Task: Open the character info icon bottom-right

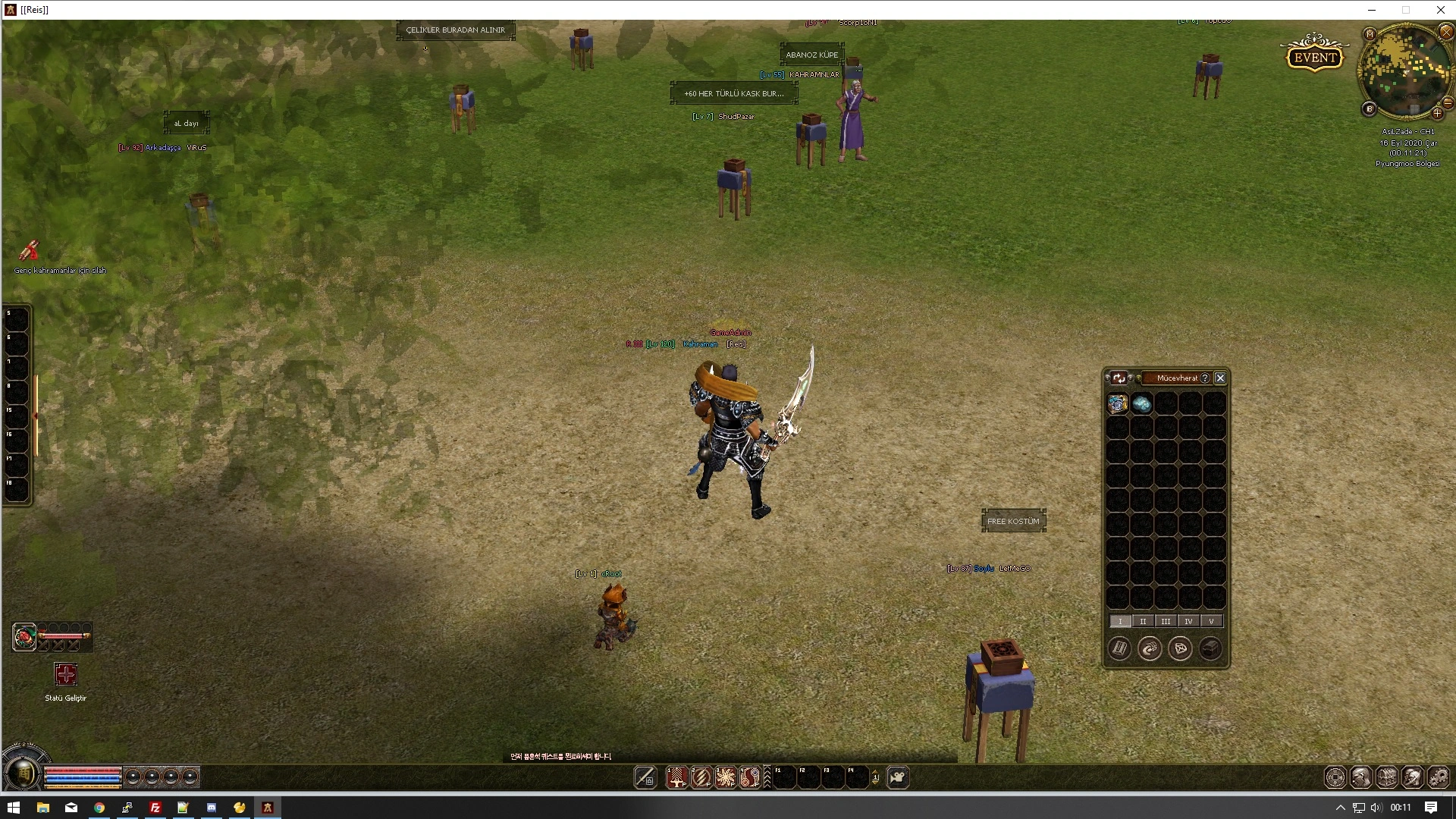Action: coord(1361,777)
